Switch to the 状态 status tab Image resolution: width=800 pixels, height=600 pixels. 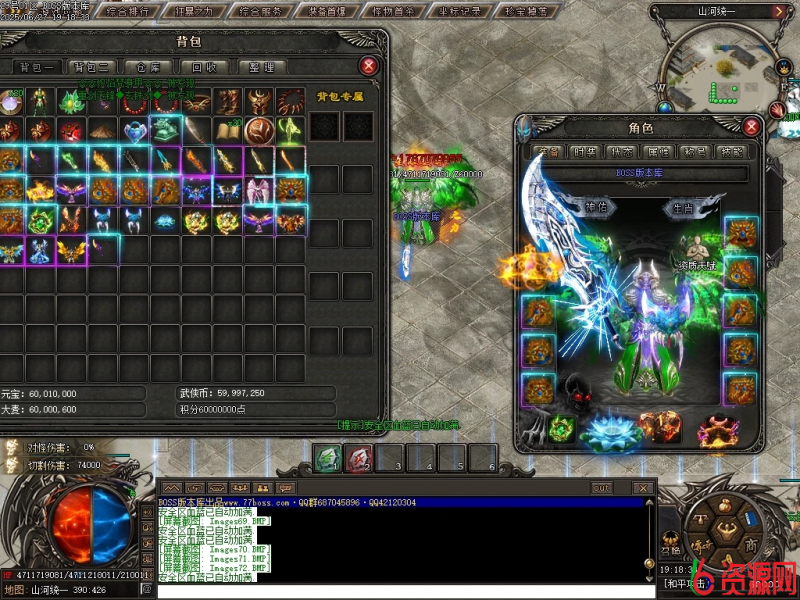pos(621,152)
